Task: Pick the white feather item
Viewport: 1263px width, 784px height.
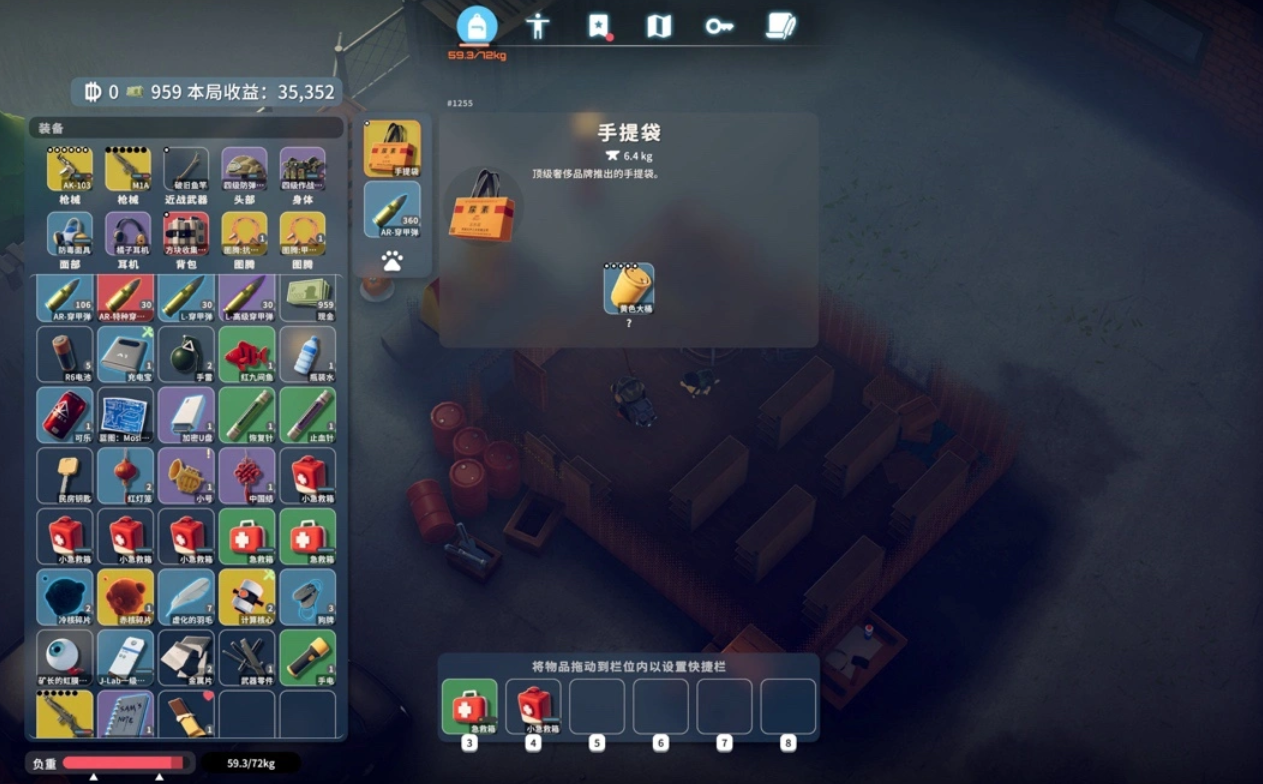Action: pyautogui.click(x=186, y=597)
